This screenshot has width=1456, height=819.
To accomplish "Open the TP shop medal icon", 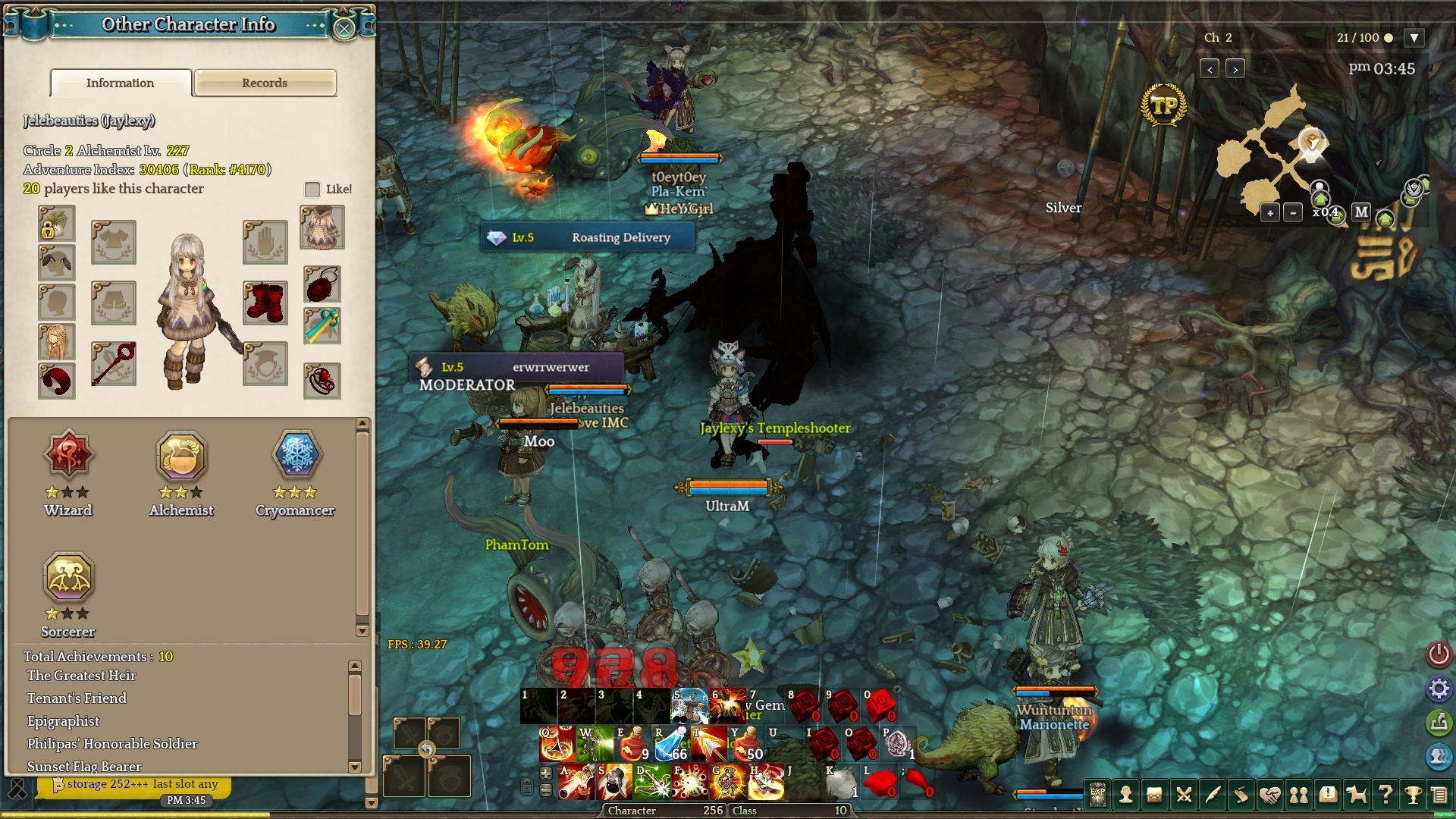I will [1163, 105].
